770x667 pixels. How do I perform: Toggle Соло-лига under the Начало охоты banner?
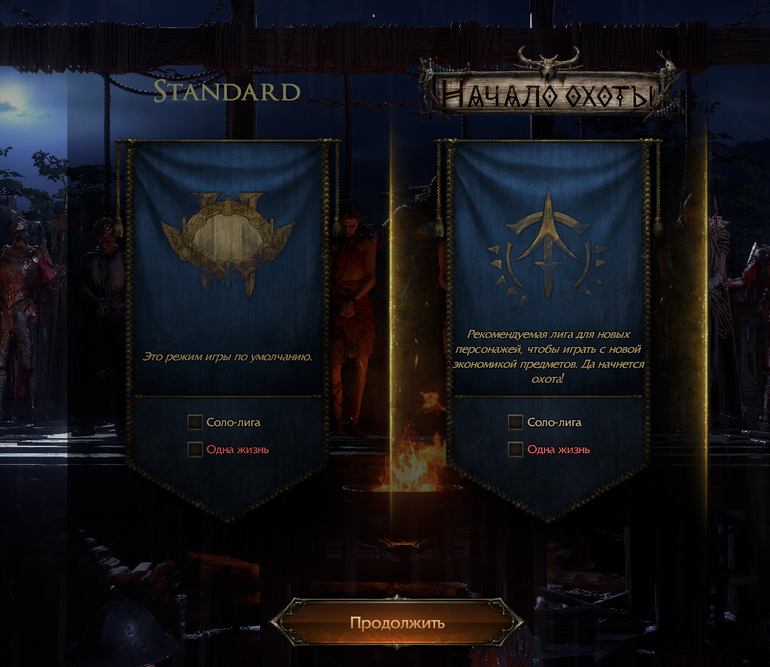click(x=516, y=423)
